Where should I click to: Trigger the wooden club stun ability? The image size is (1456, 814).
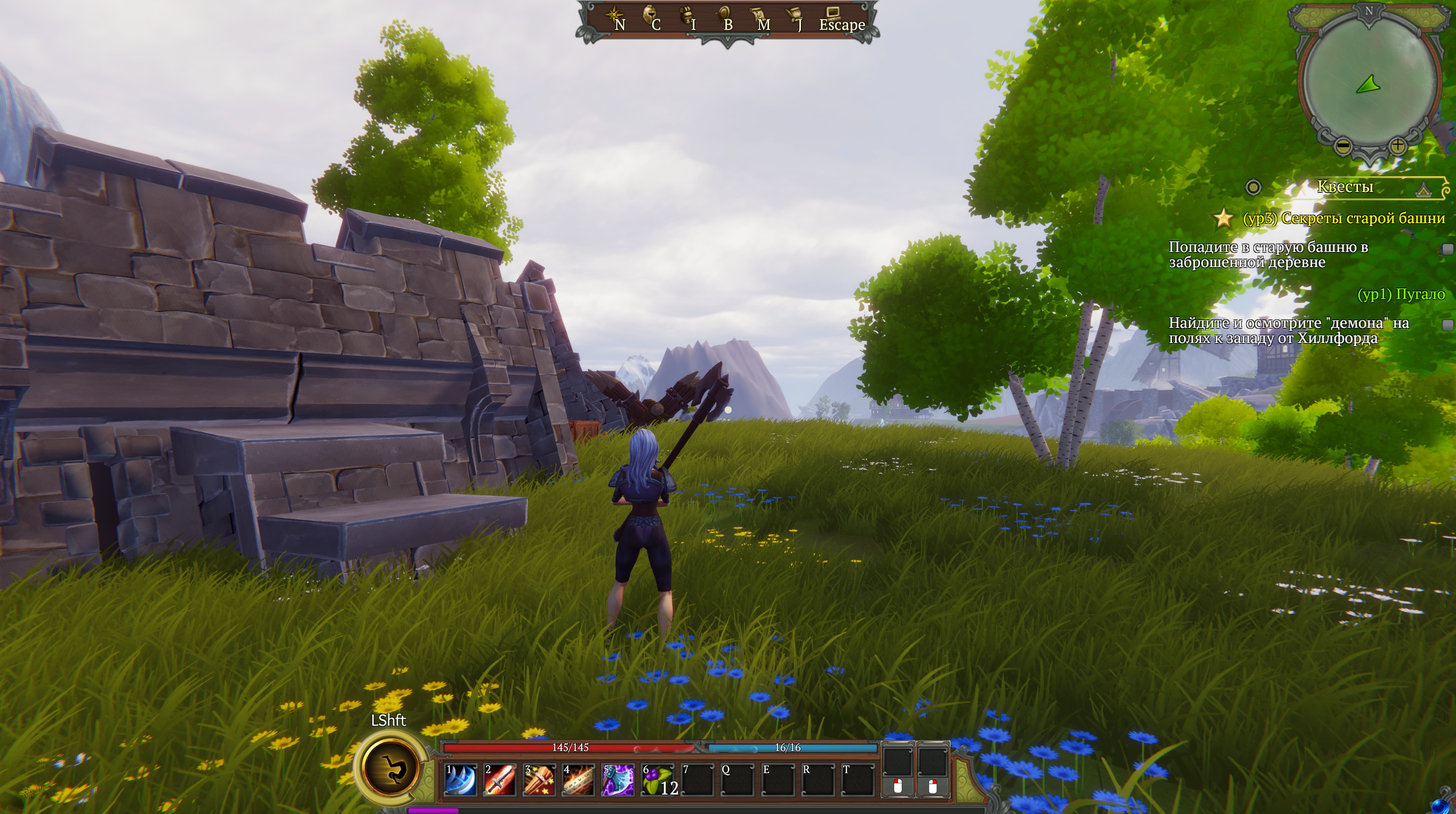tap(539, 779)
